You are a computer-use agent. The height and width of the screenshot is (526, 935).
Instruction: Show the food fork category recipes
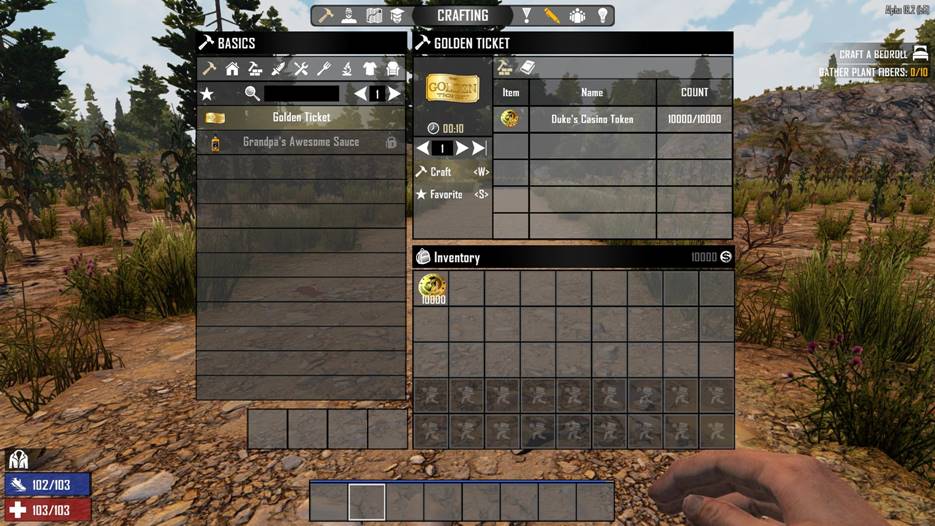tap(324, 69)
